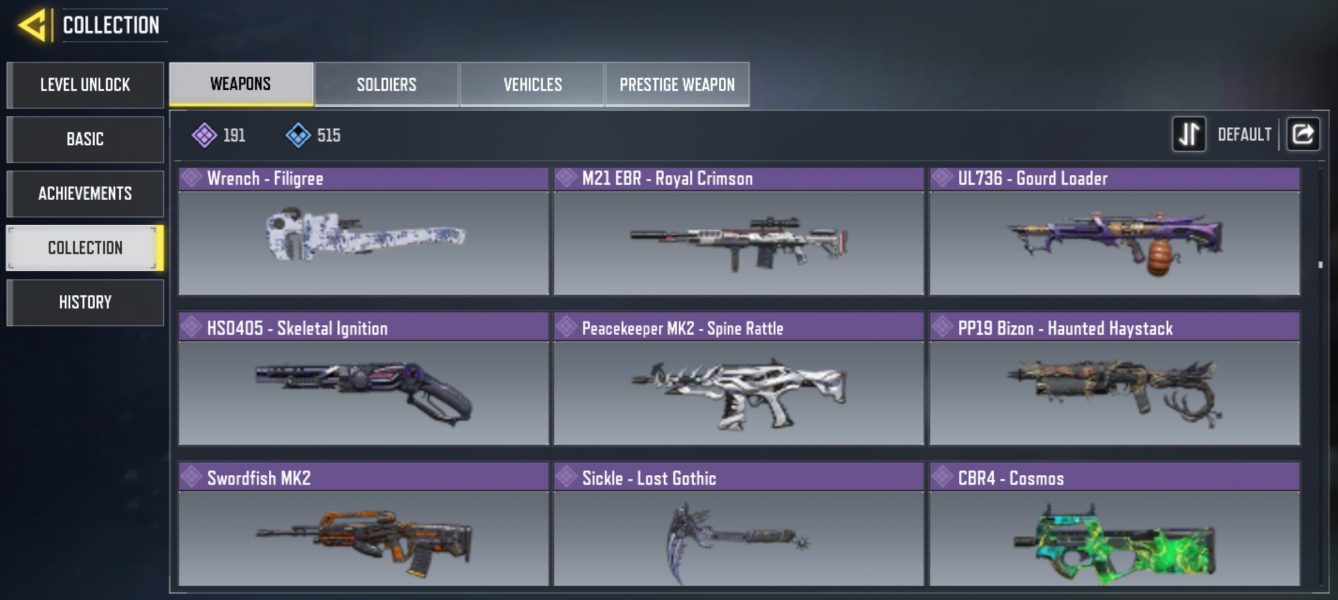Open the History section

pos(85,302)
